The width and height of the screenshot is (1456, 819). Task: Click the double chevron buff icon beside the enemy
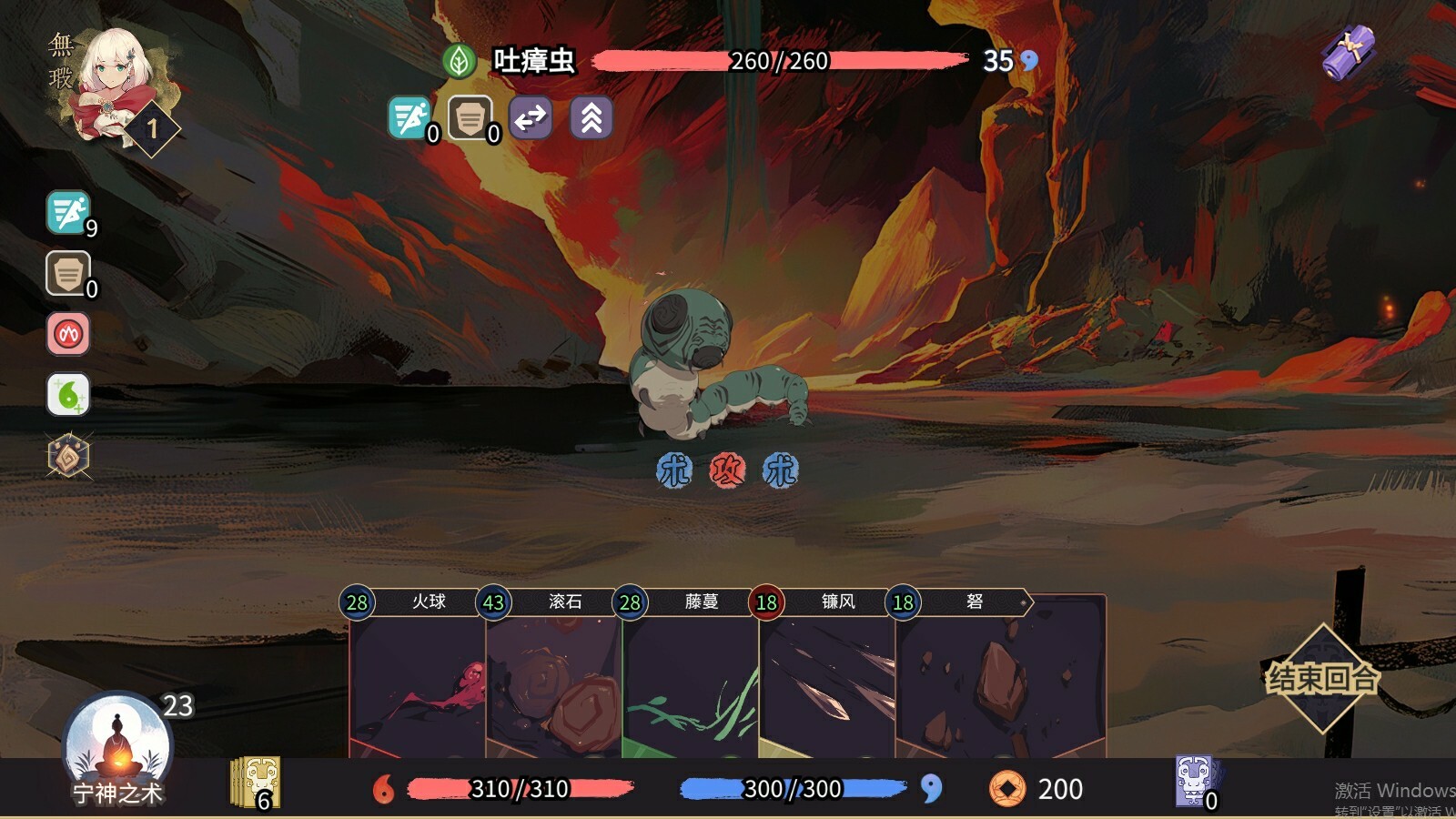coord(590,118)
